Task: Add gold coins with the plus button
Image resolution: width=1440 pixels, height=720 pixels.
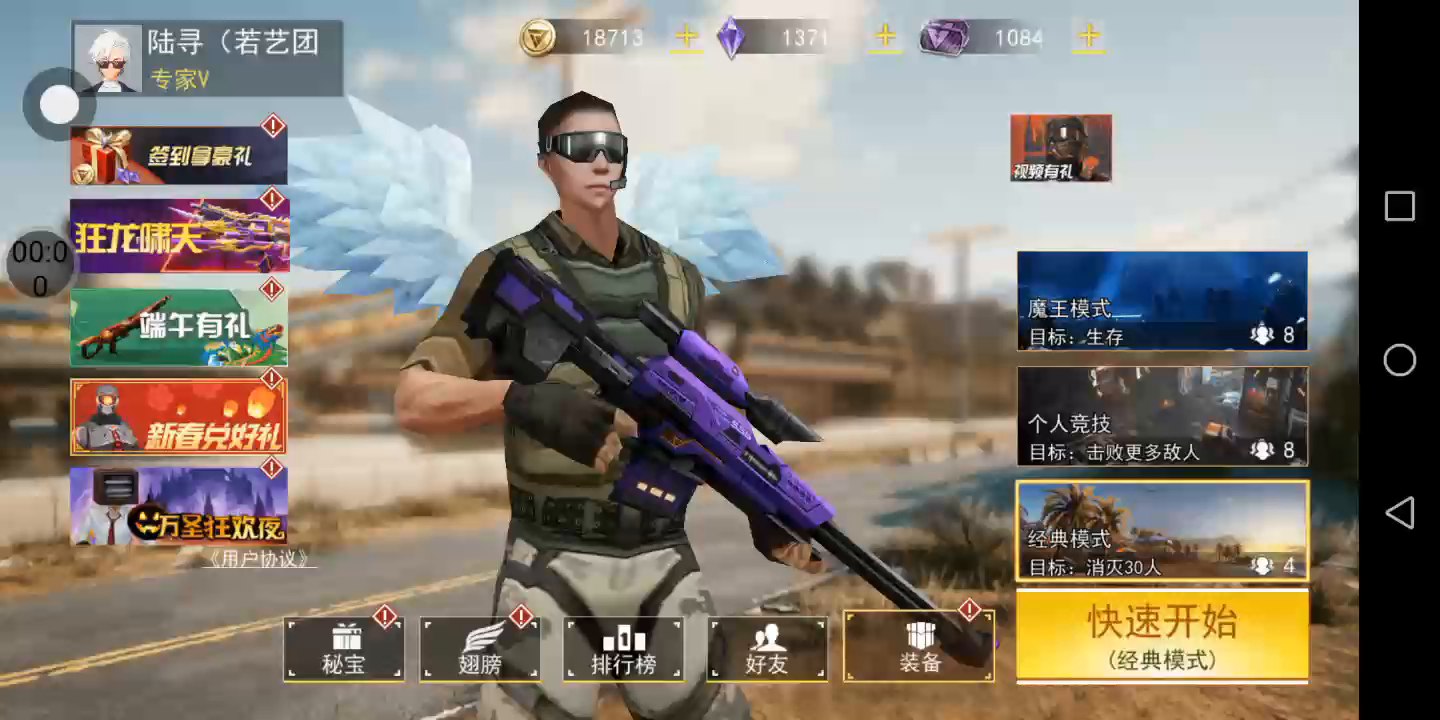Action: coord(686,38)
